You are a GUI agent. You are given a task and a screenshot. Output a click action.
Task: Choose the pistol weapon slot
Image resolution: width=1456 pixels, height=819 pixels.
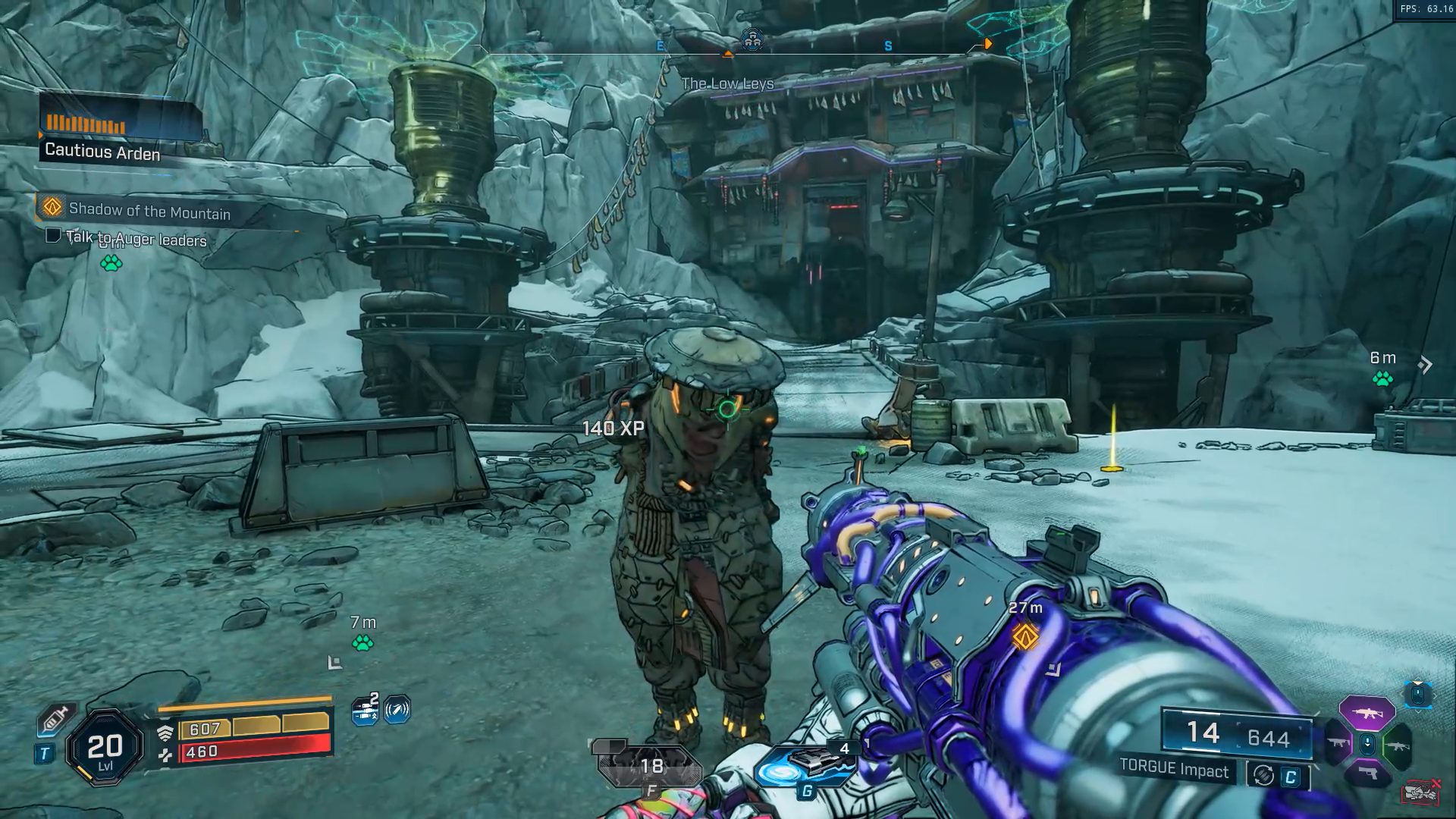[x=1367, y=774]
